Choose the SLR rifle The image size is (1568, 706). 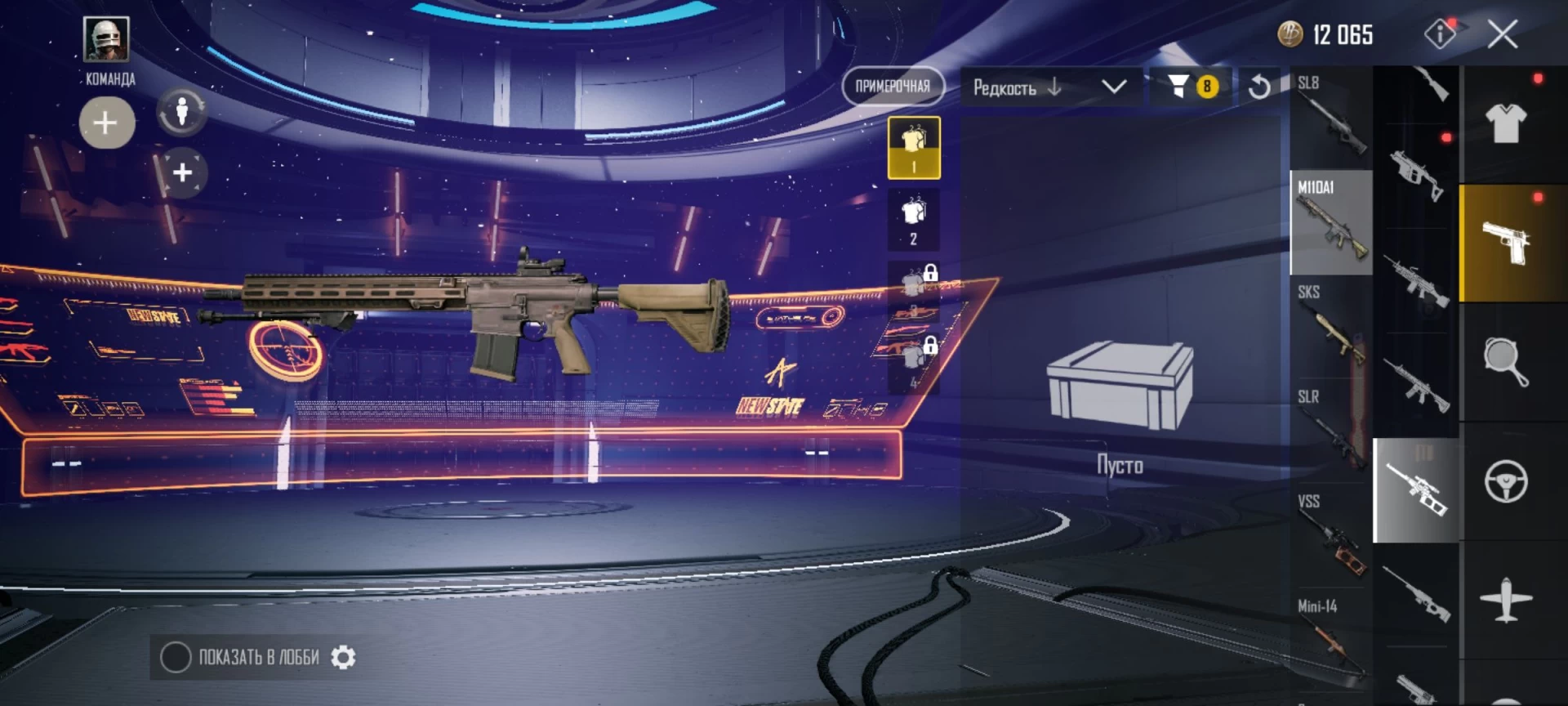coord(1331,431)
